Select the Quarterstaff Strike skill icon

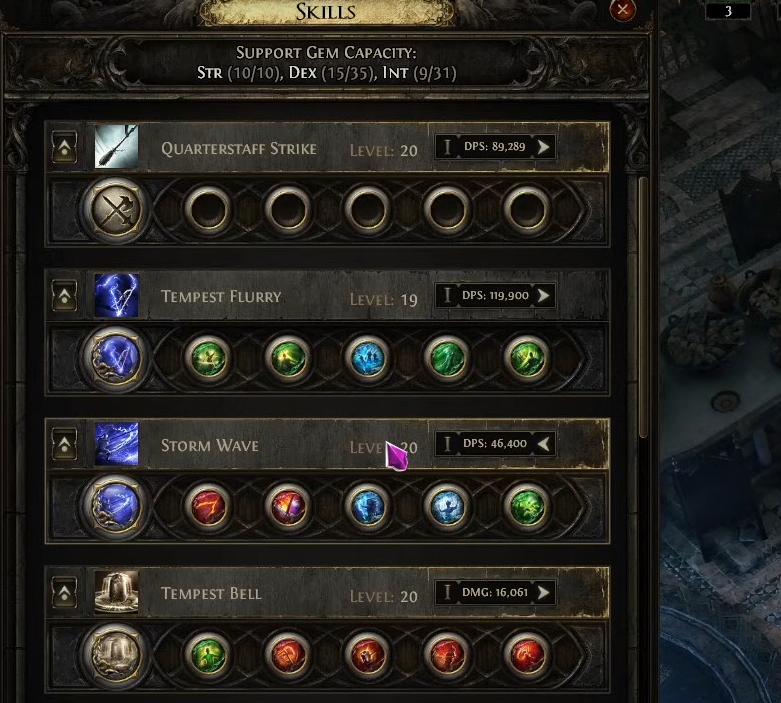pyautogui.click(x=116, y=148)
